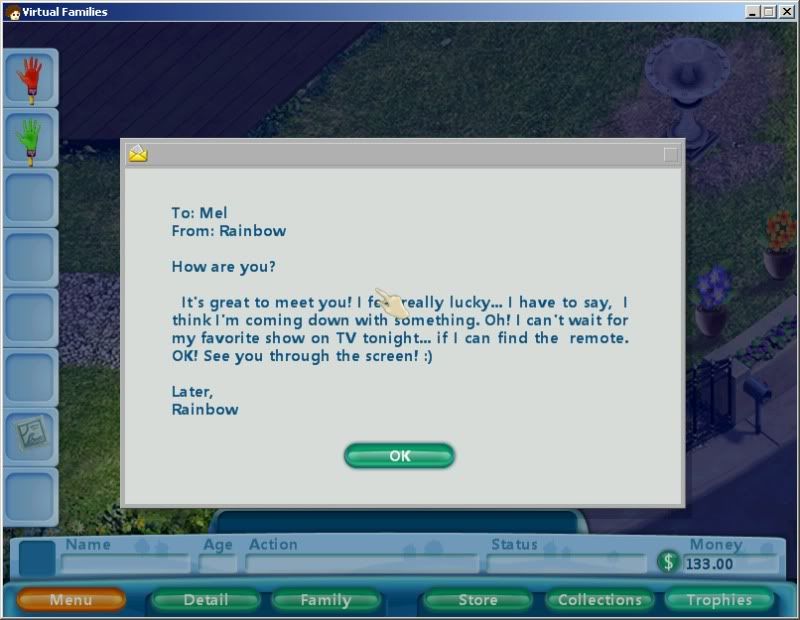Select the green hand tool

[x=31, y=139]
